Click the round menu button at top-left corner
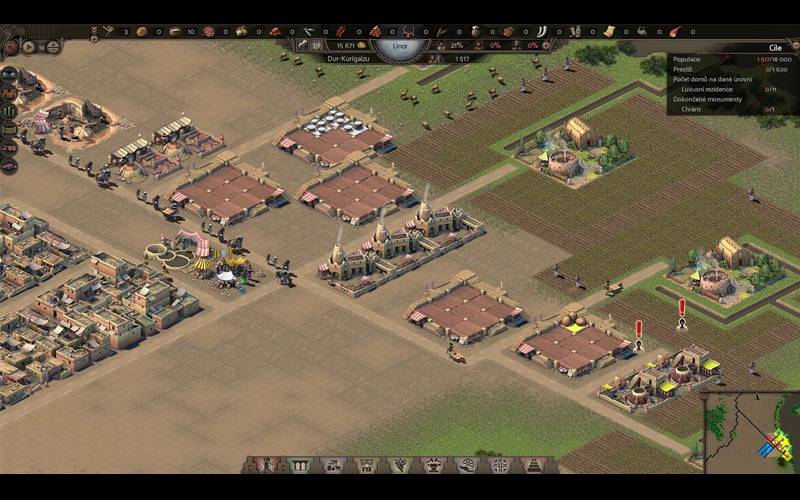This screenshot has height=500, width=800. click(10, 46)
